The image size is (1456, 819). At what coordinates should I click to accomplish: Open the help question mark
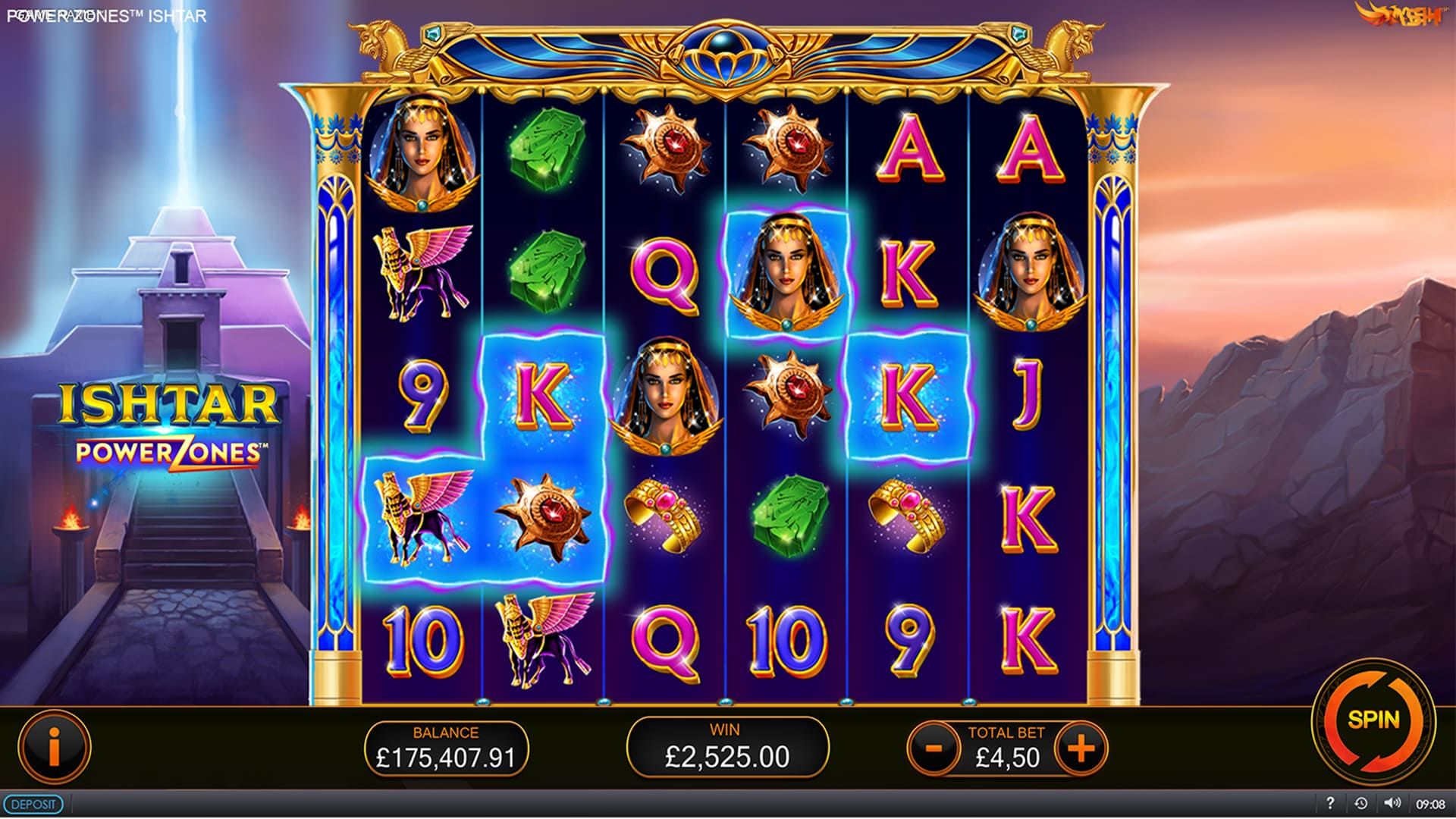pyautogui.click(x=1330, y=803)
